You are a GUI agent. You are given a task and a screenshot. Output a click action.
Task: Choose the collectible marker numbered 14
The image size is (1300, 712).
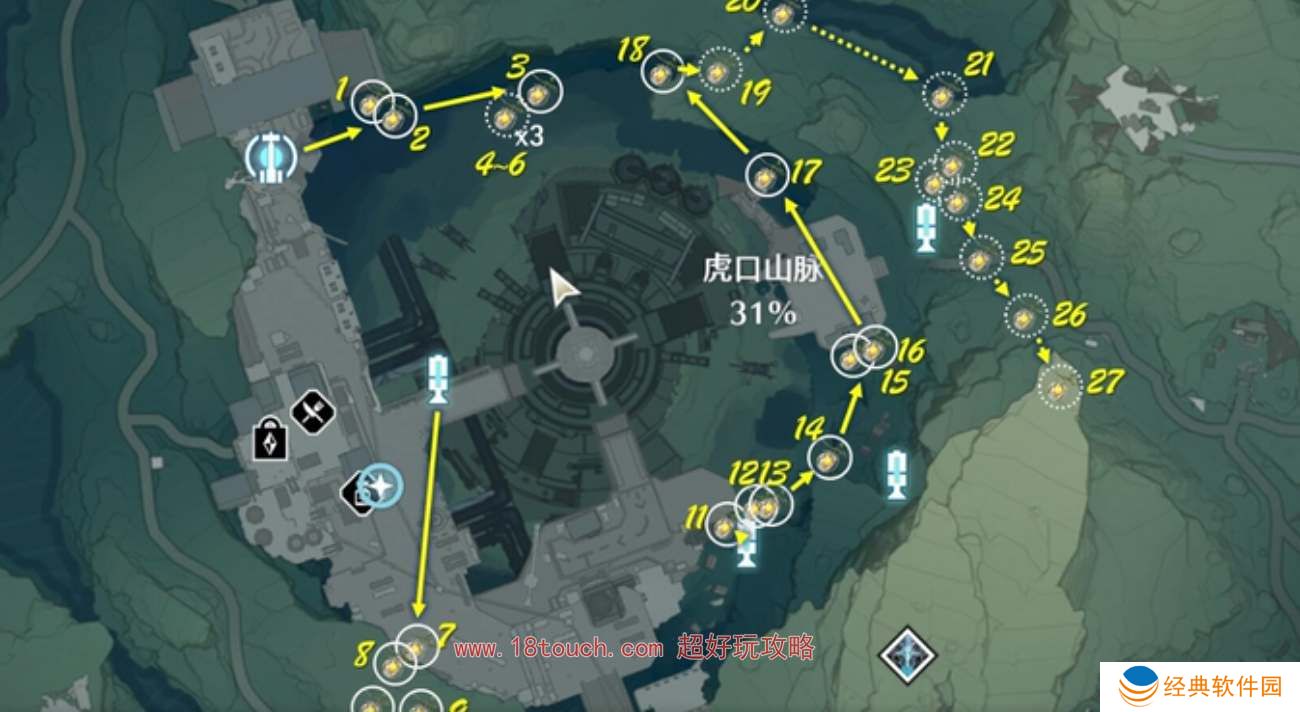(828, 459)
